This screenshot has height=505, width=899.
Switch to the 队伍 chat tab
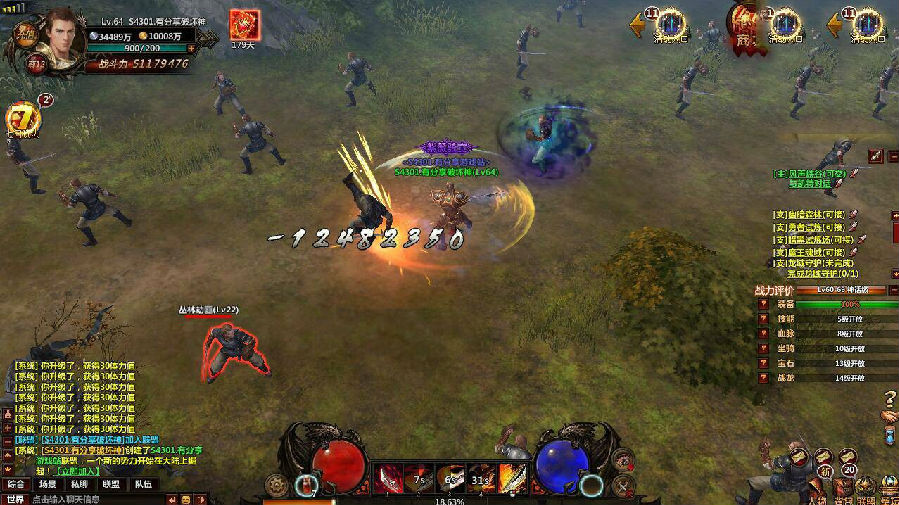click(x=143, y=484)
